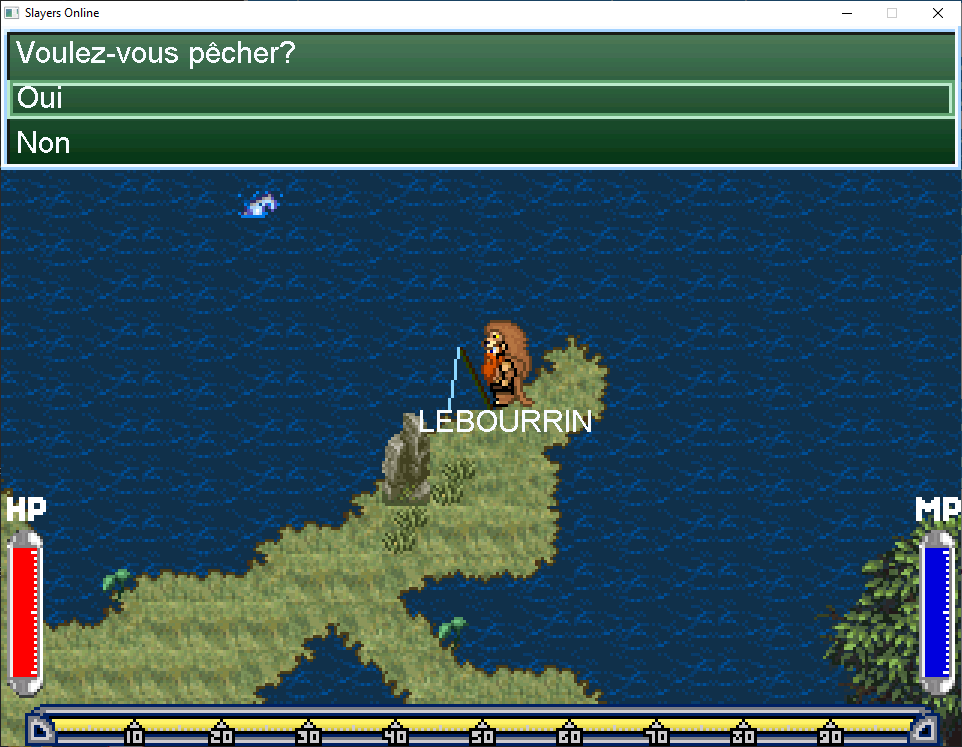Choose "Oui" to start fishing
The image size is (962, 747).
click(x=480, y=99)
